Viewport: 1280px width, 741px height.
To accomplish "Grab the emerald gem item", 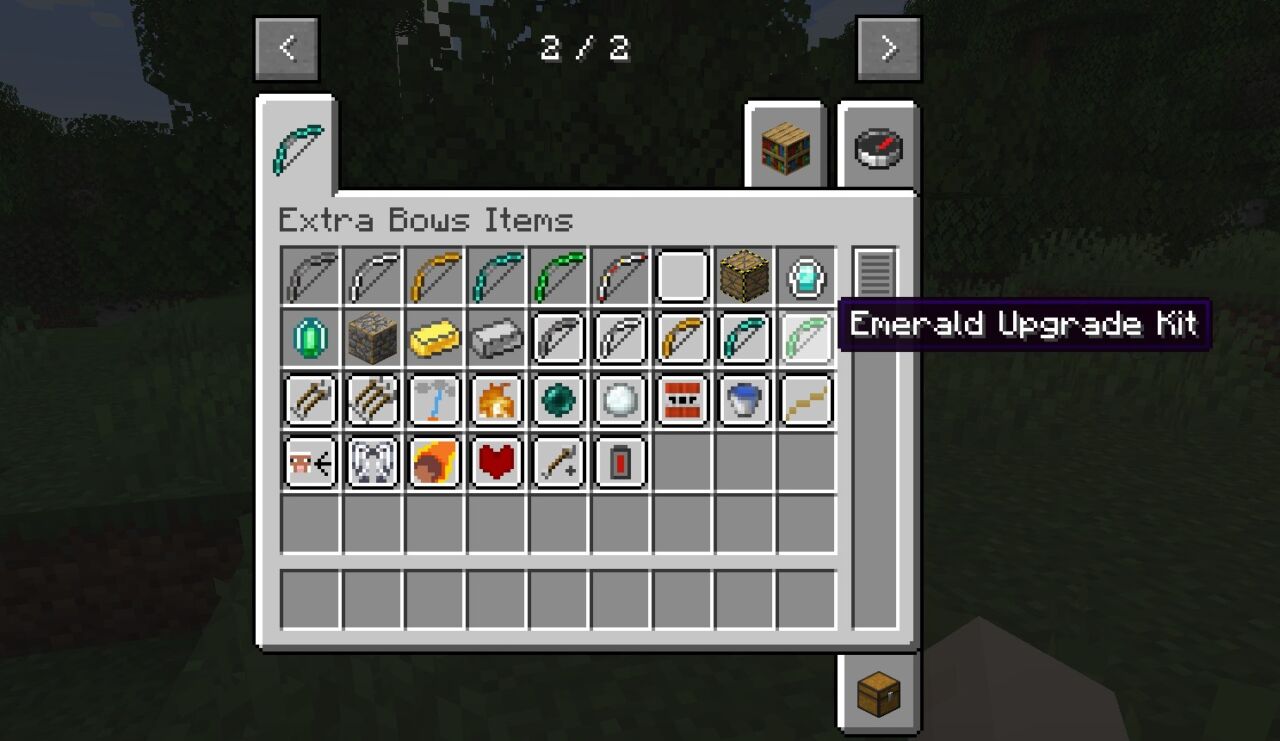I will [310, 339].
